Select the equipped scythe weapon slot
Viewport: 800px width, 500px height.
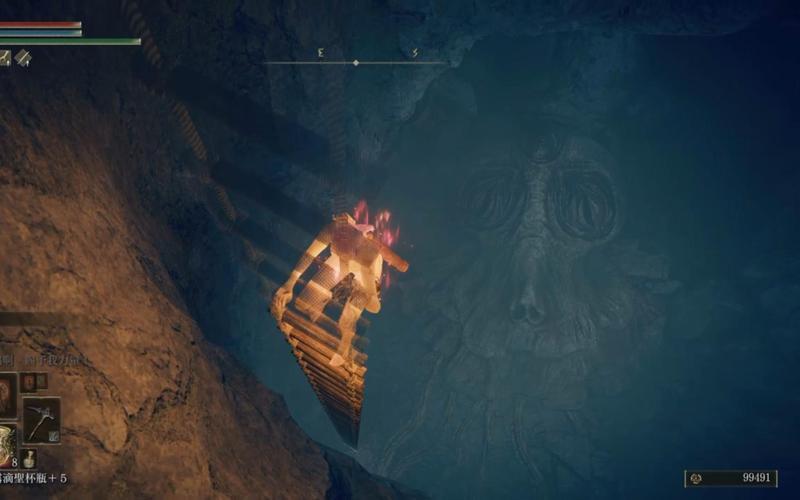tap(41, 419)
